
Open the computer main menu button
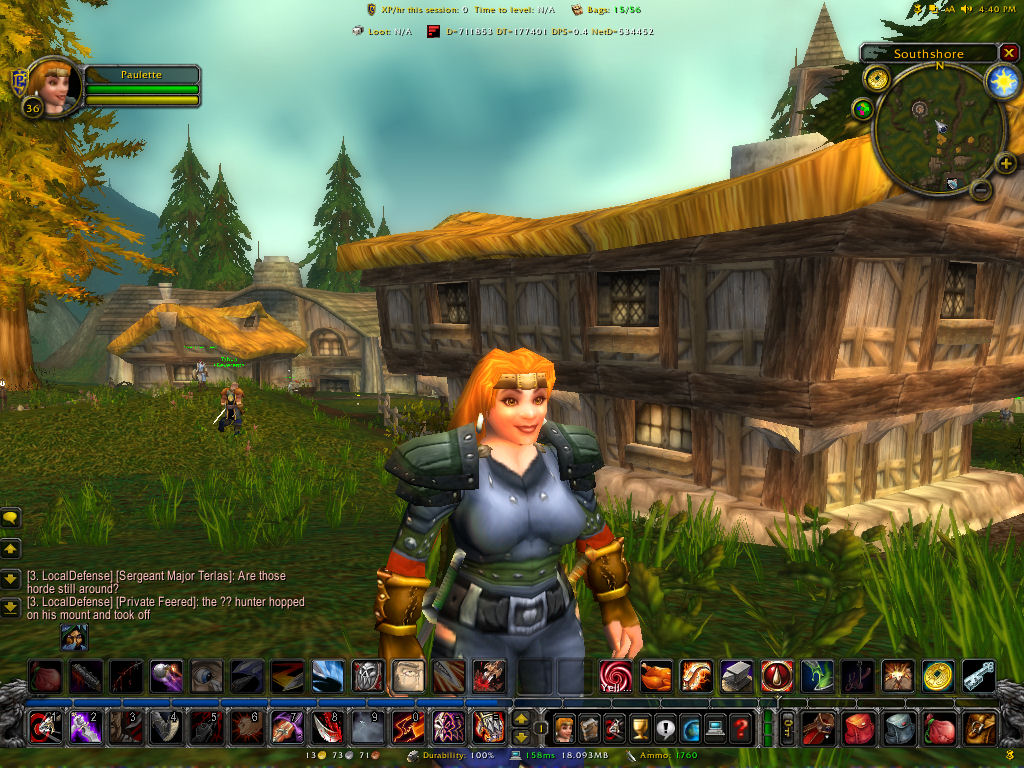click(x=715, y=726)
